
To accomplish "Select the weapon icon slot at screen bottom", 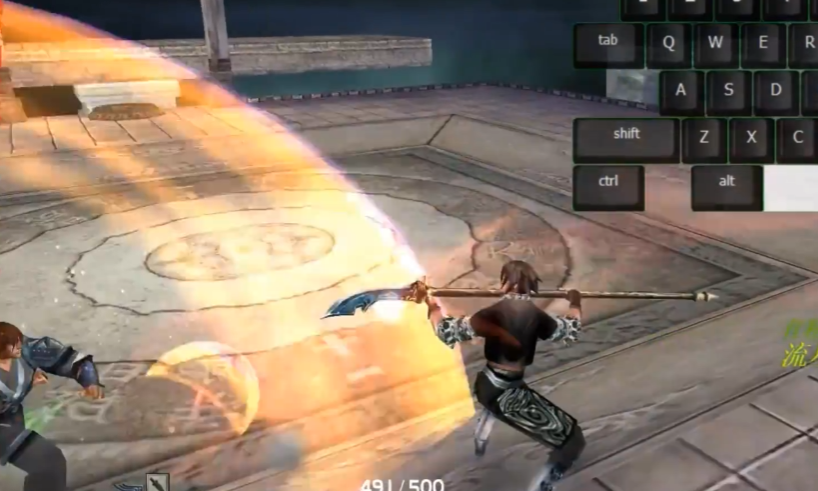I will point(157,483).
